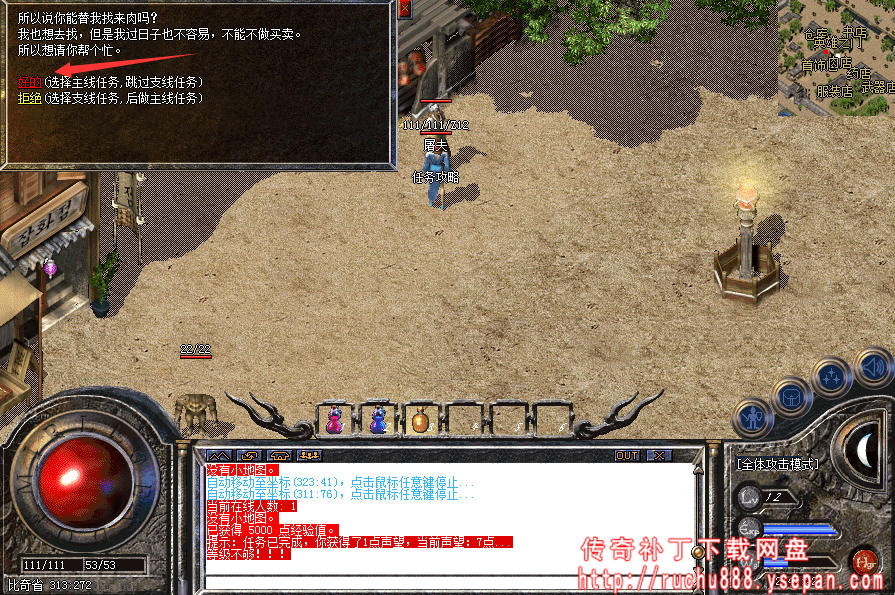Open the round button with three figures
Viewport: 895px width, 595px height.
coord(832,376)
